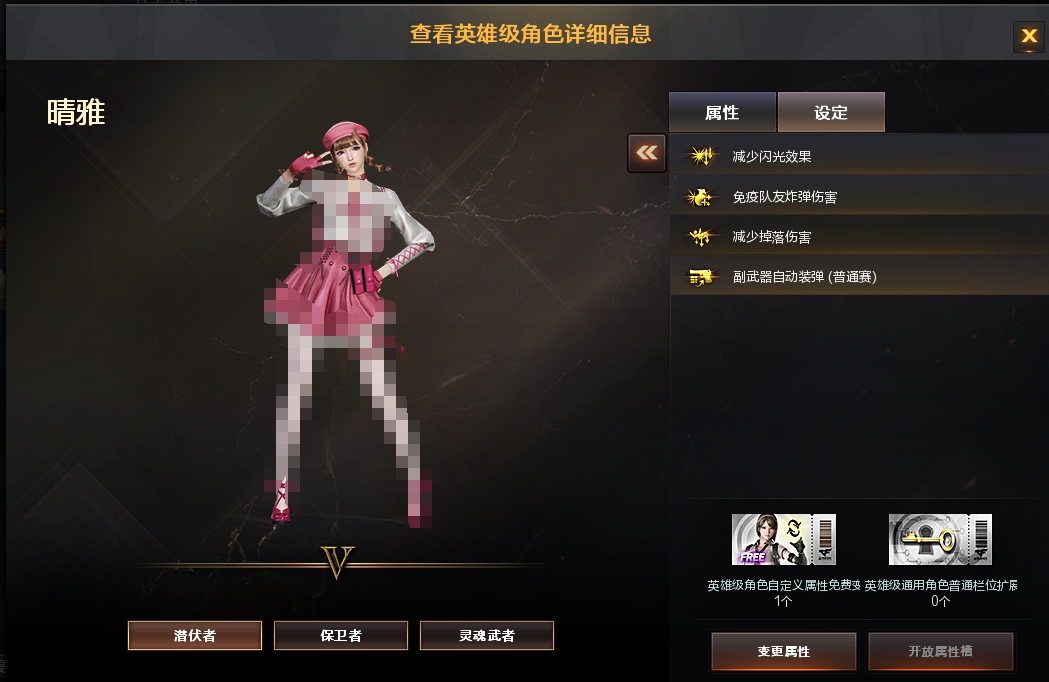
Task: Choose the 免疫队友炸弹伤害 attribute row
Action: click(x=857, y=197)
